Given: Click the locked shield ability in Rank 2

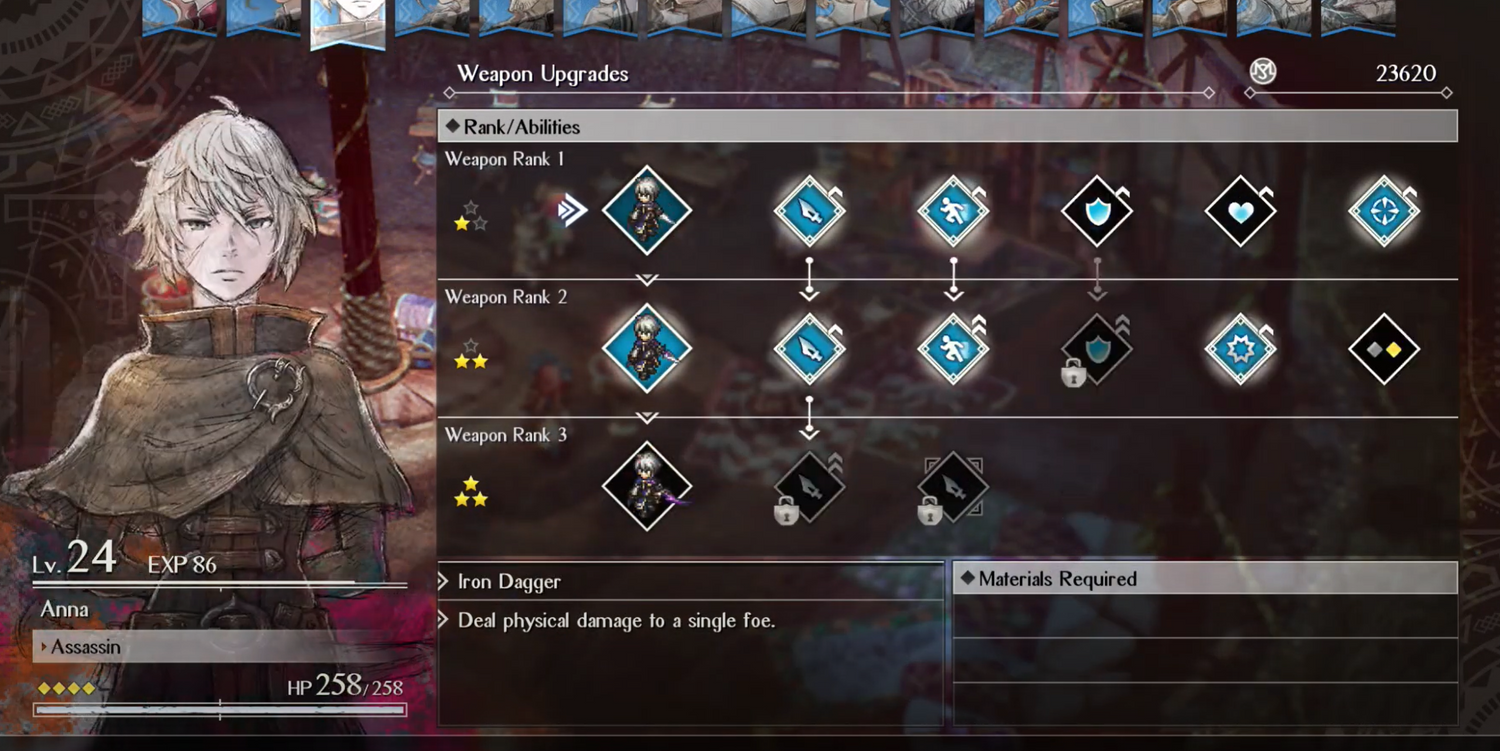Looking at the screenshot, I should click(1096, 349).
